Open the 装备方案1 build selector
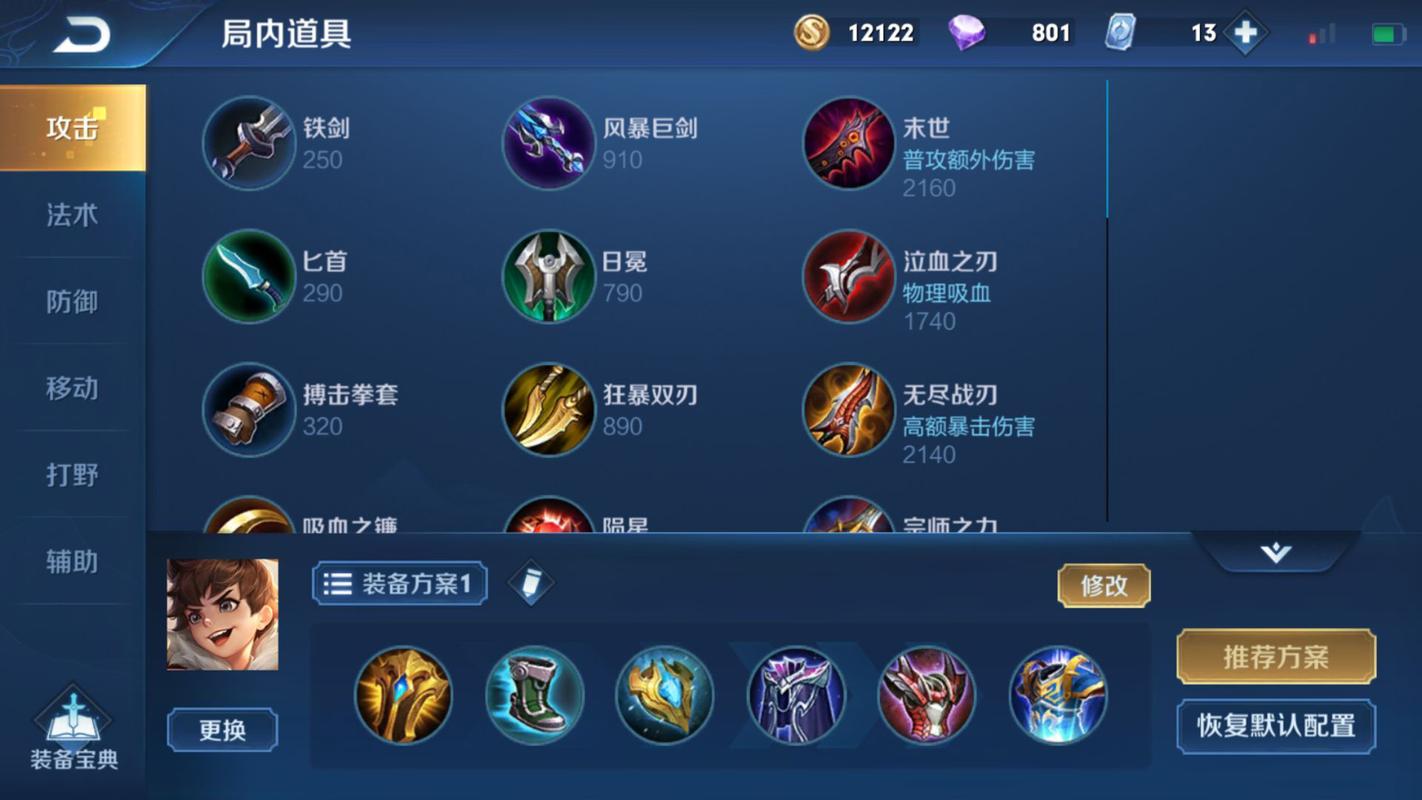 [398, 583]
